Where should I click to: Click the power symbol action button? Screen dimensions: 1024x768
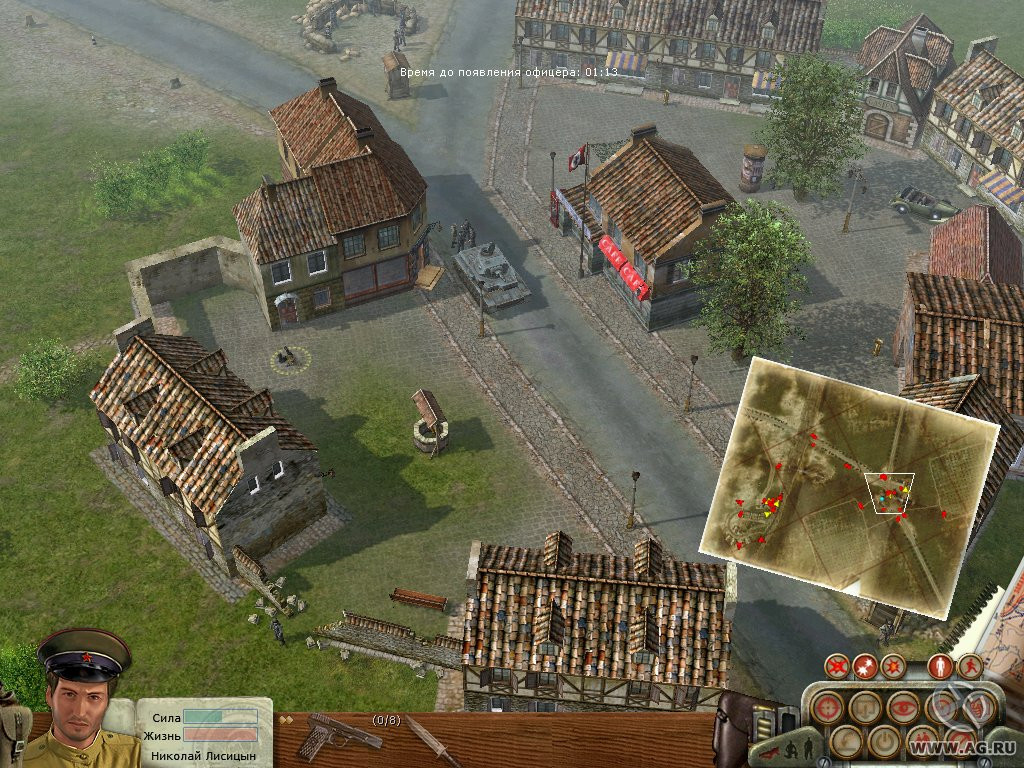[x=883, y=741]
